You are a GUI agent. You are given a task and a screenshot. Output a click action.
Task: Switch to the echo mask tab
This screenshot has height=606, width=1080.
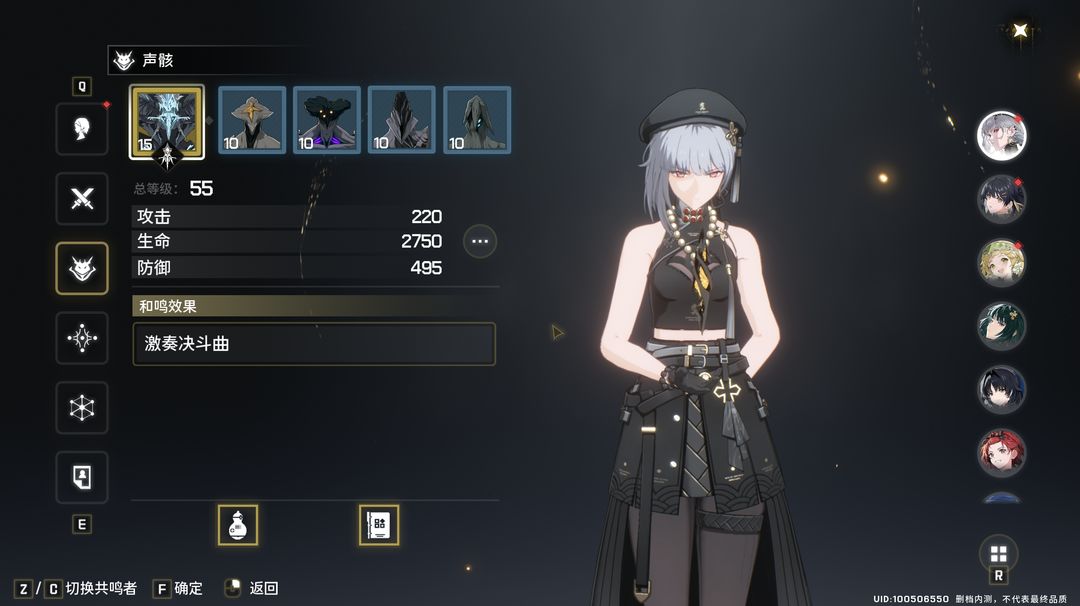pyautogui.click(x=82, y=268)
